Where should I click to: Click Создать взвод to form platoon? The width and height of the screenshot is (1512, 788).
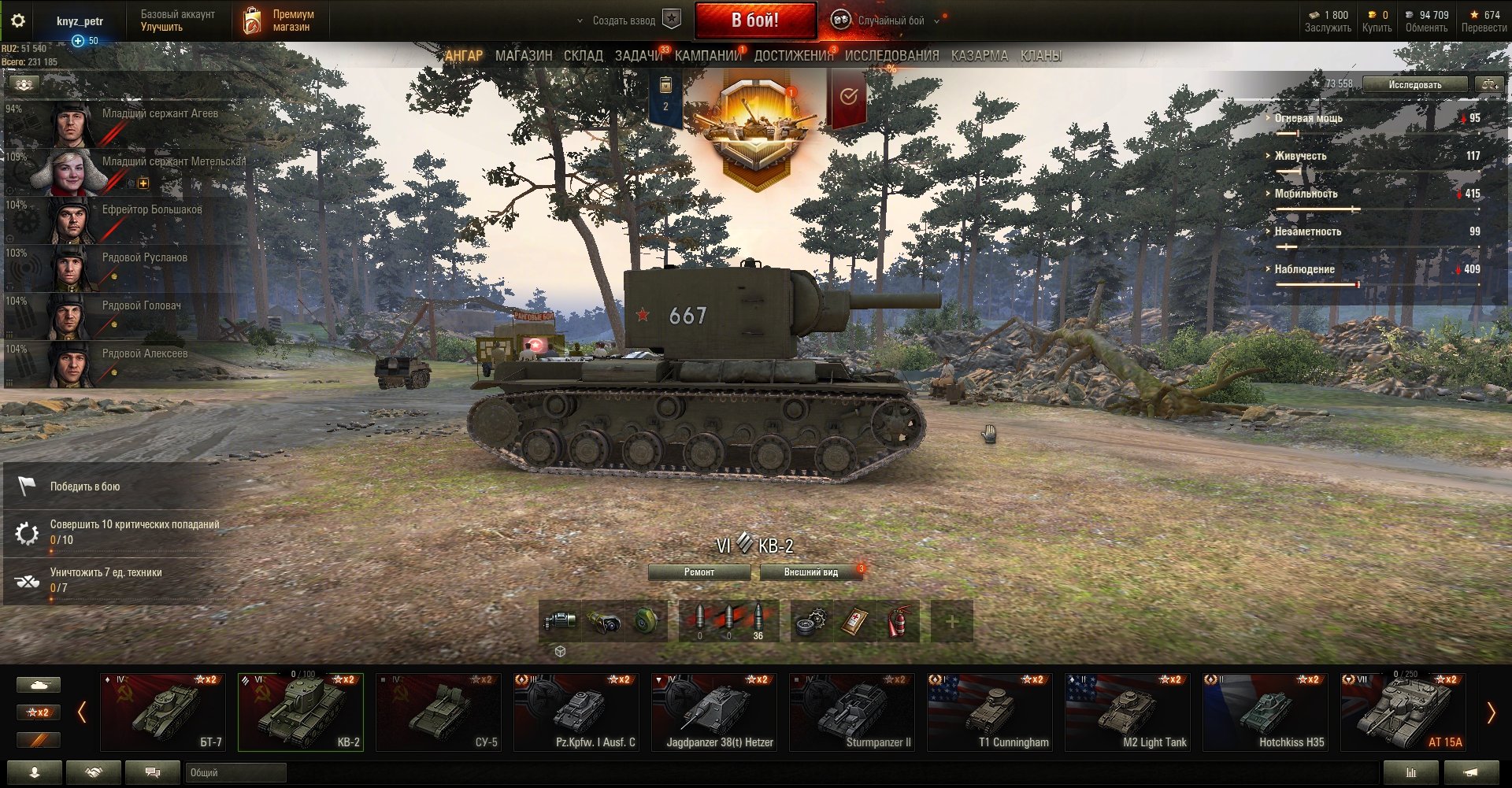(624, 20)
